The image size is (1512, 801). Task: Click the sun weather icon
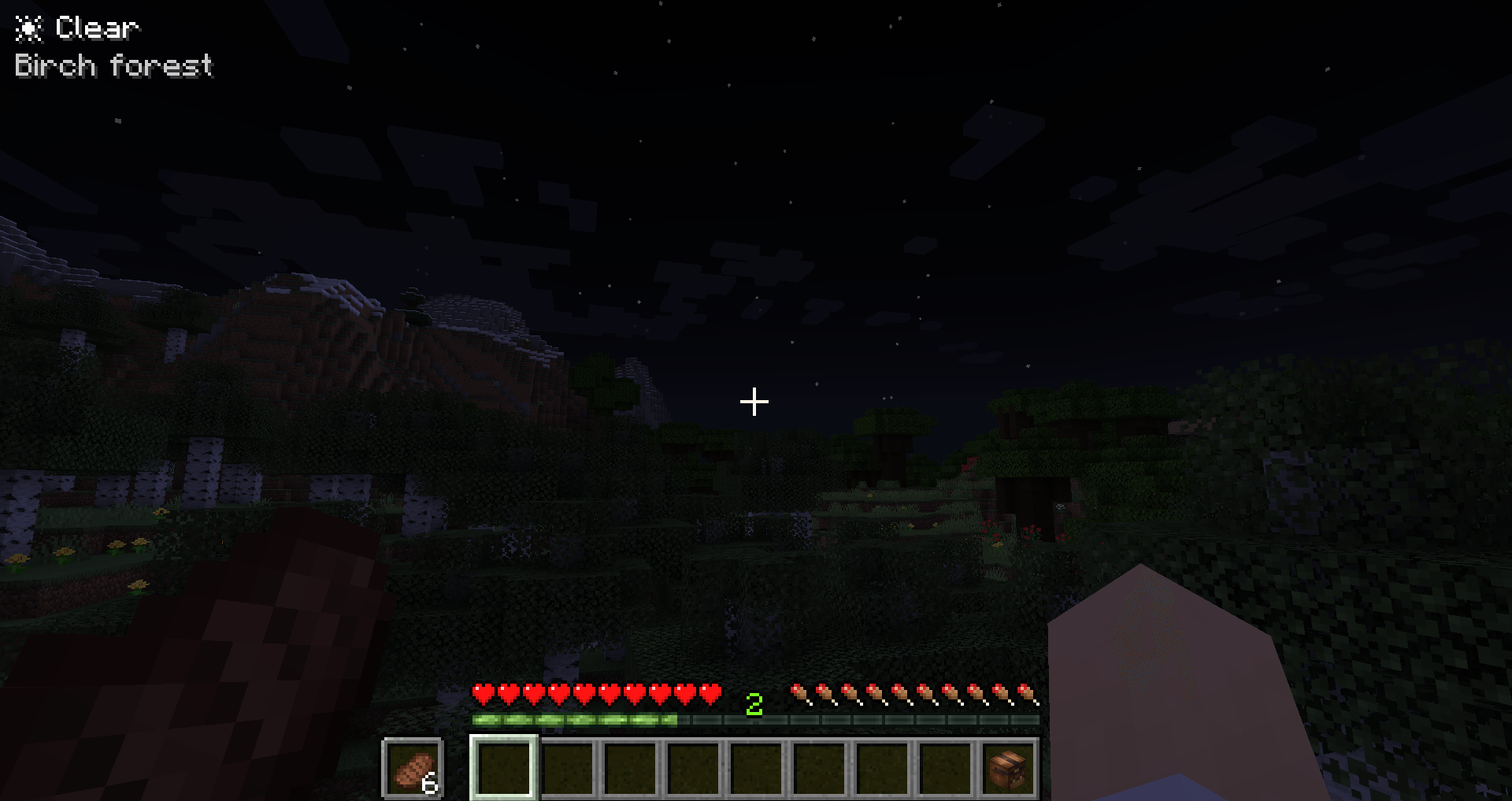pyautogui.click(x=28, y=27)
